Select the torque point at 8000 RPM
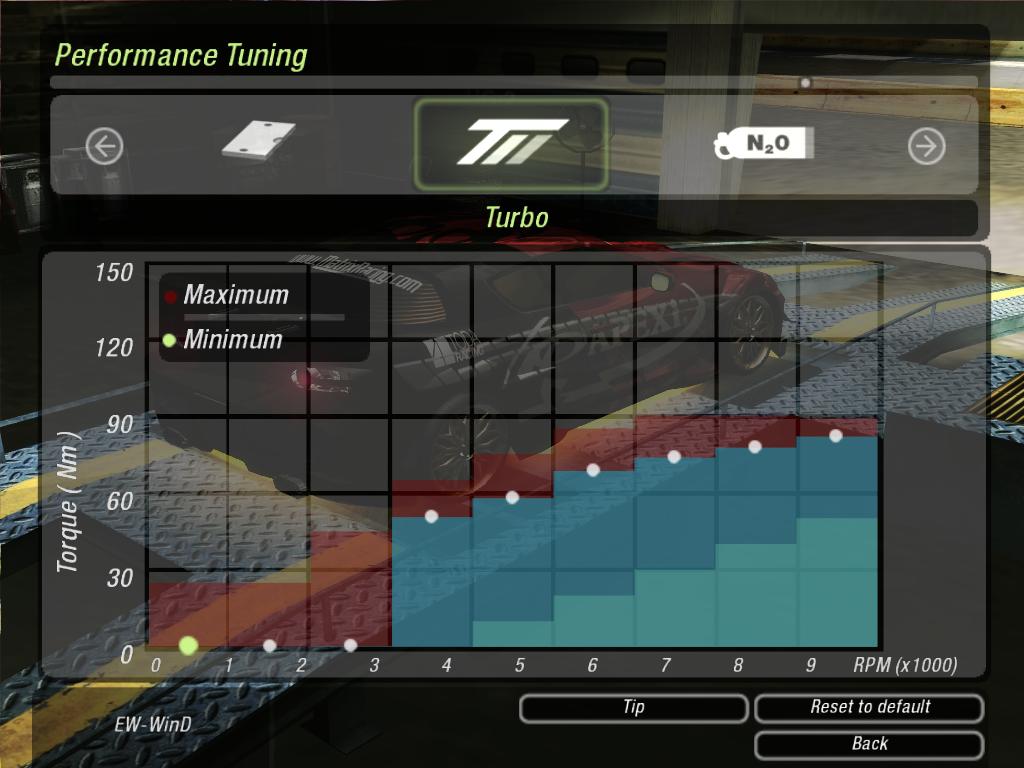The width and height of the screenshot is (1024, 768). [755, 446]
